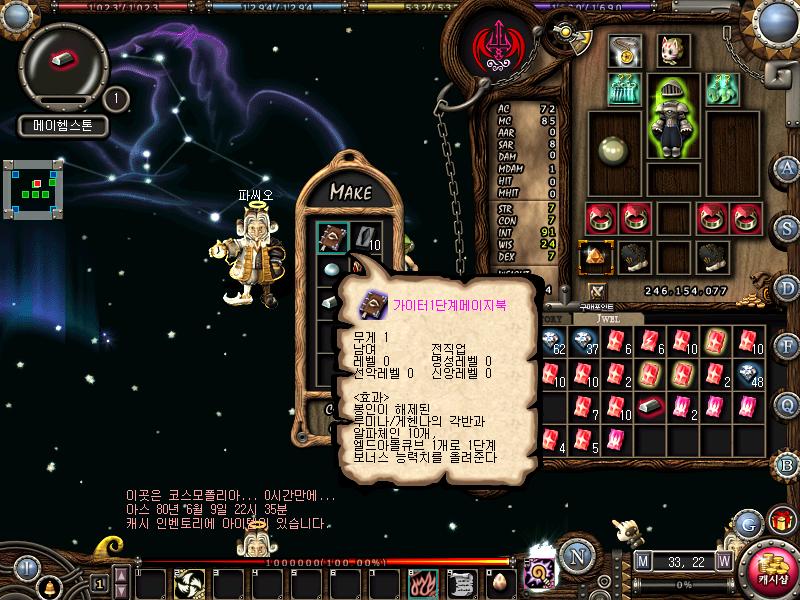Open the M button beside coordinates
This screenshot has height=600, width=800.
point(641,560)
